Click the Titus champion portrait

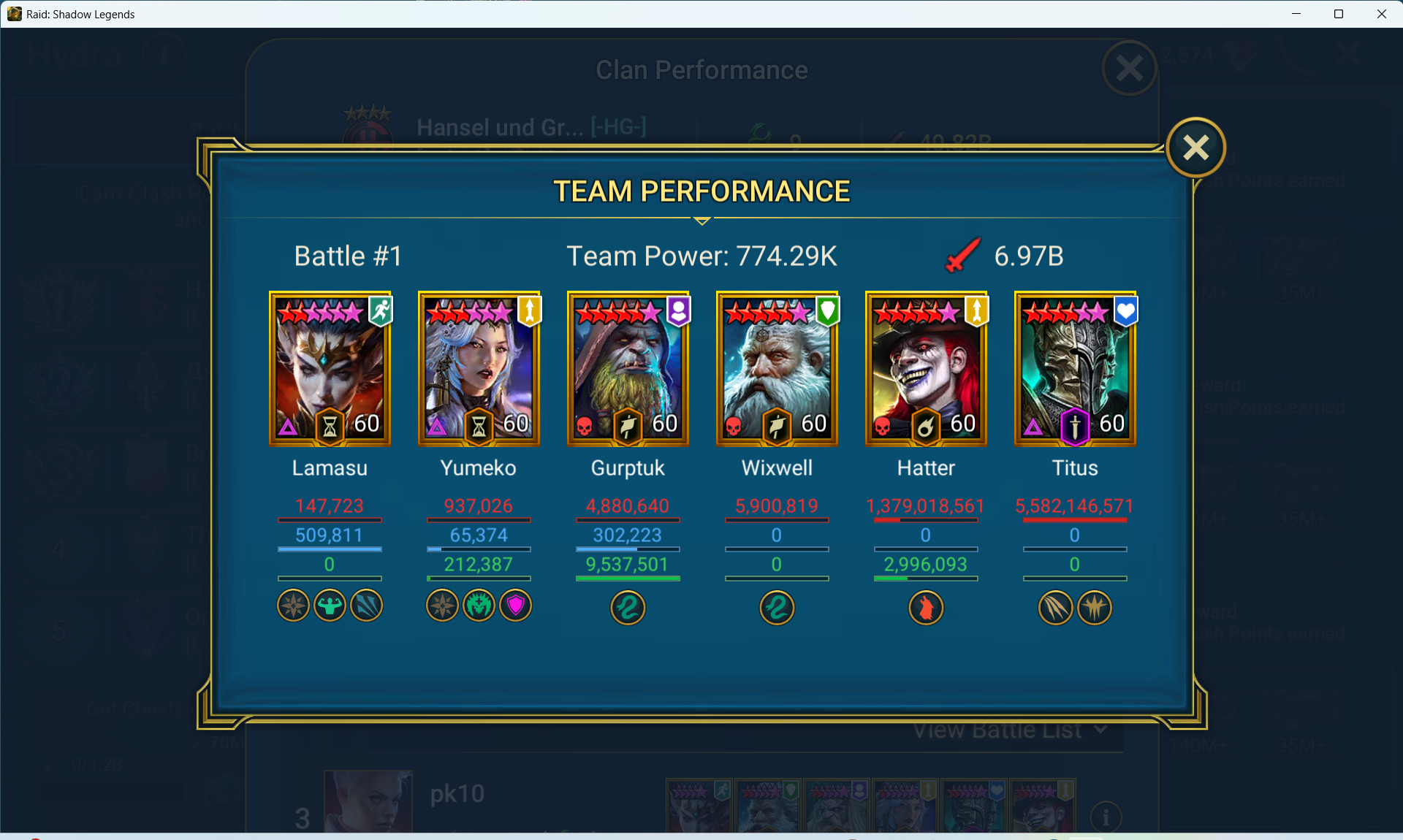click(x=1075, y=369)
